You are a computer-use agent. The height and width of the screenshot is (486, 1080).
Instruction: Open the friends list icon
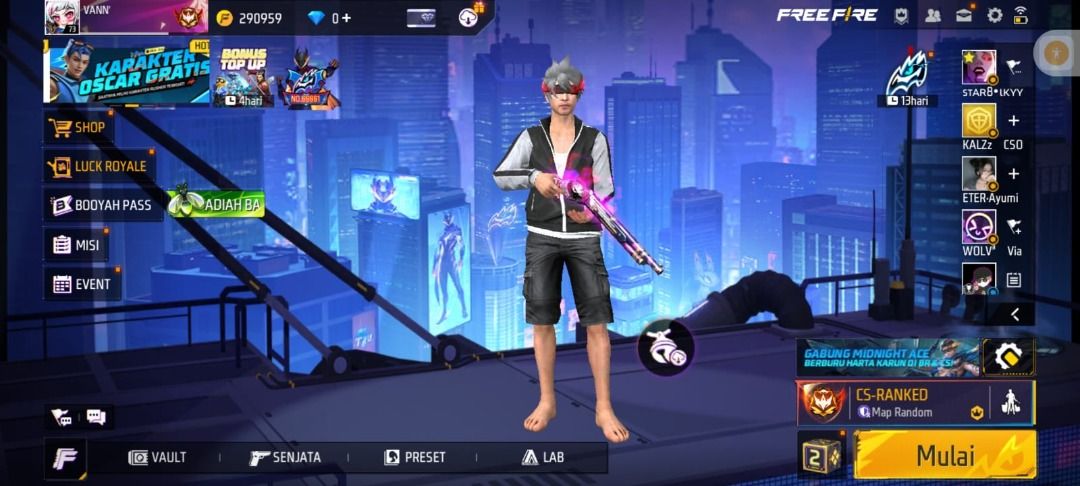pos(933,15)
